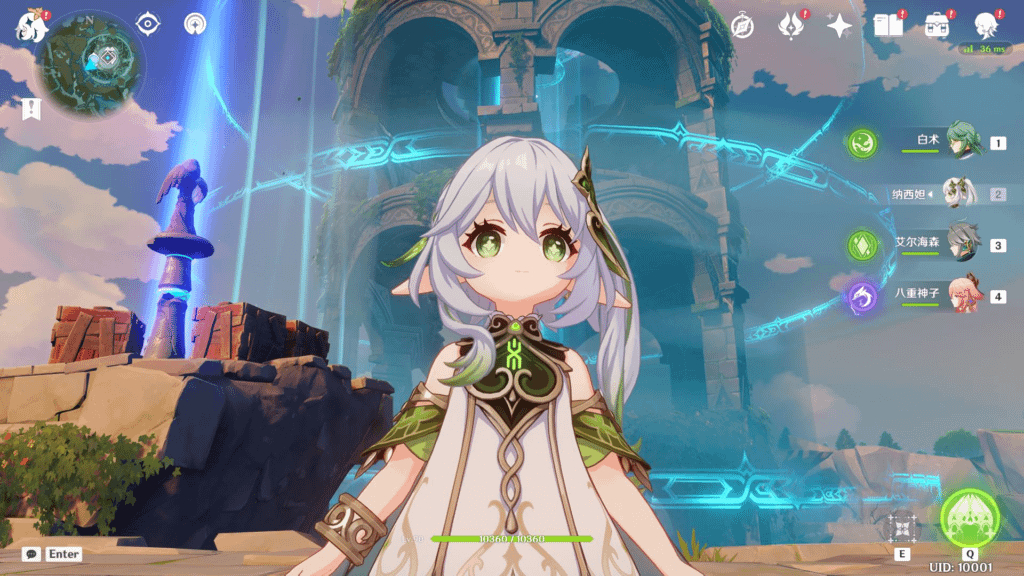Image resolution: width=1024 pixels, height=576 pixels.
Task: Open the winged emblem icon in top bar
Action: pyautogui.click(x=790, y=26)
